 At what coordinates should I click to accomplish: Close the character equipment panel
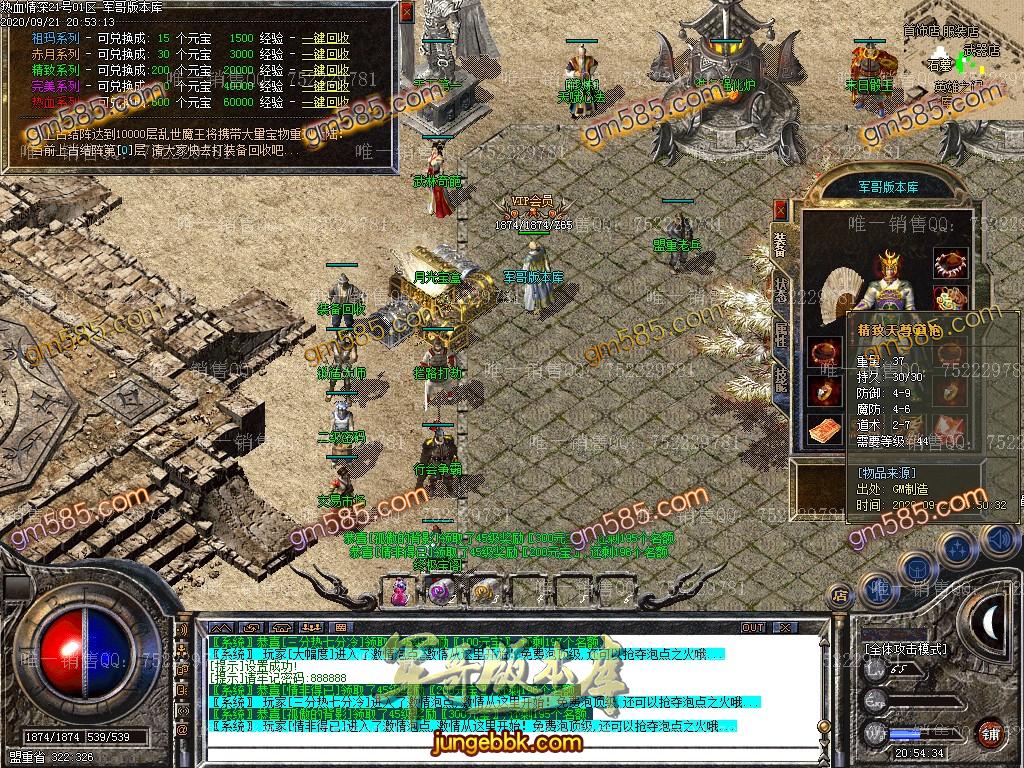click(780, 210)
